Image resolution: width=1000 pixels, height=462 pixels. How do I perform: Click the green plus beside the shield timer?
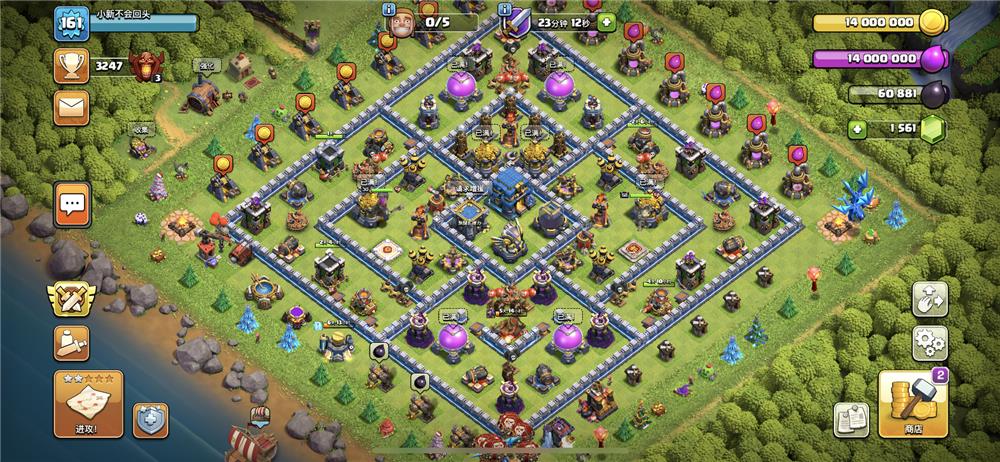(606, 20)
